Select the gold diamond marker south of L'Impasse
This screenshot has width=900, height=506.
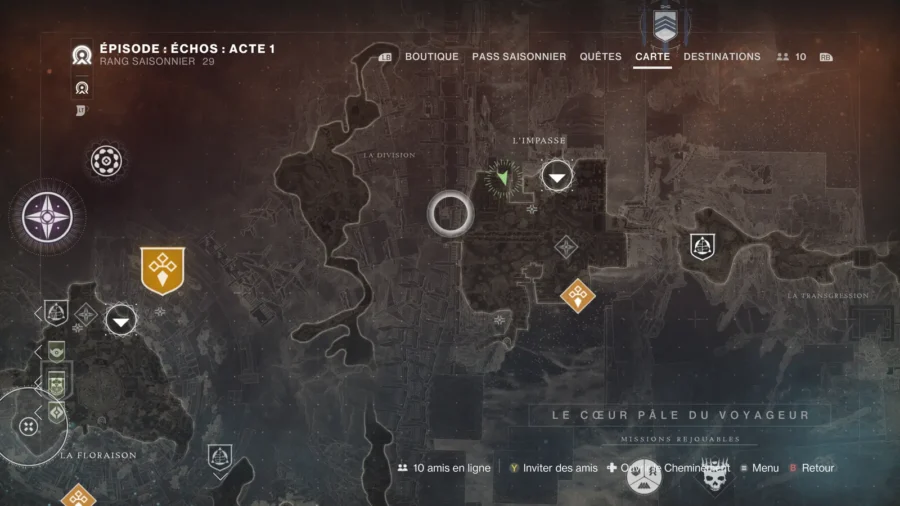coord(577,295)
